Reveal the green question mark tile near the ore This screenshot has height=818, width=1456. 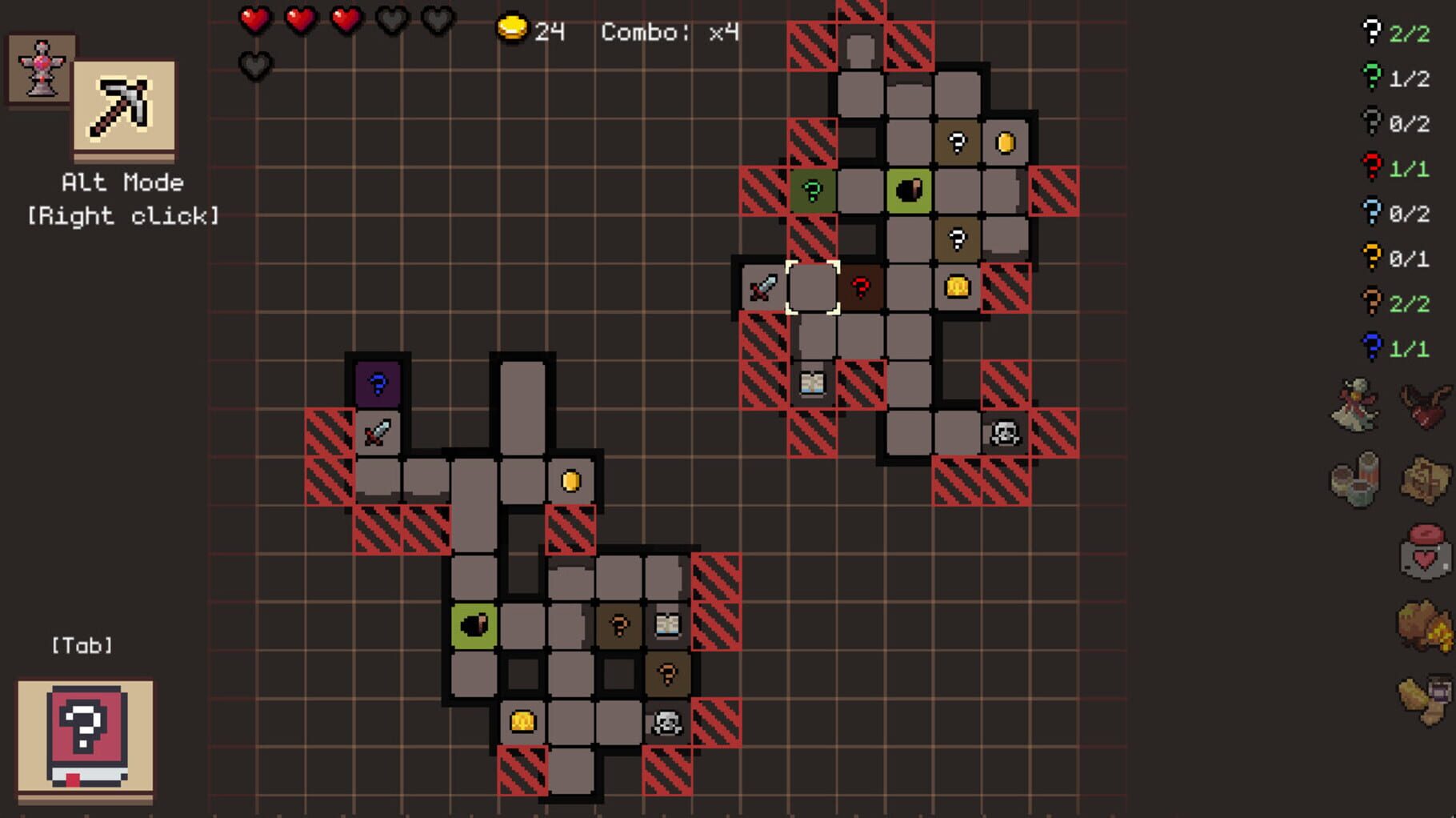point(813,191)
